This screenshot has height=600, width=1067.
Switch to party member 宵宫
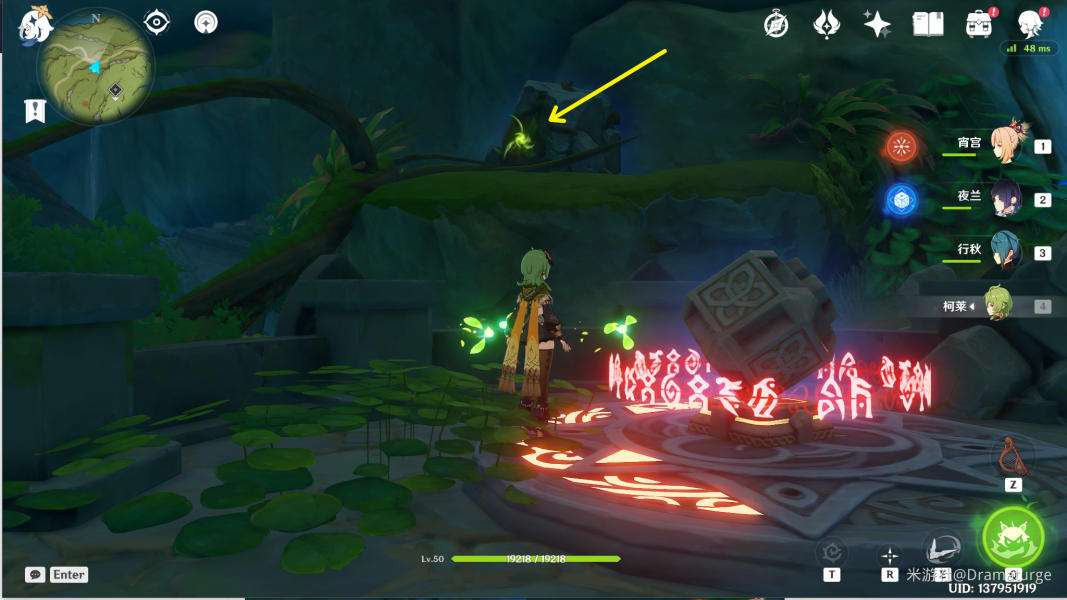[x=1005, y=145]
